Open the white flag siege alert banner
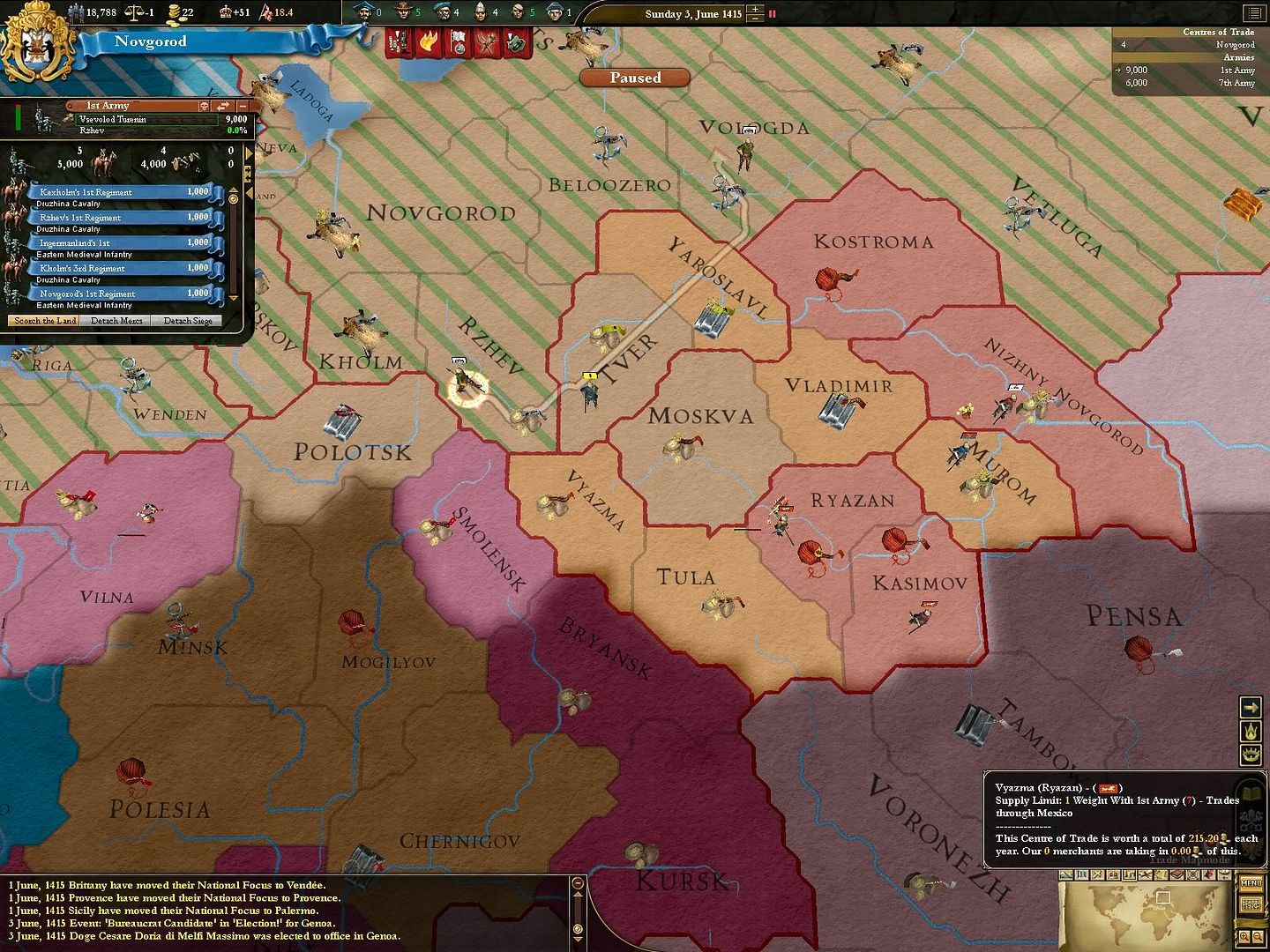 coord(459,41)
